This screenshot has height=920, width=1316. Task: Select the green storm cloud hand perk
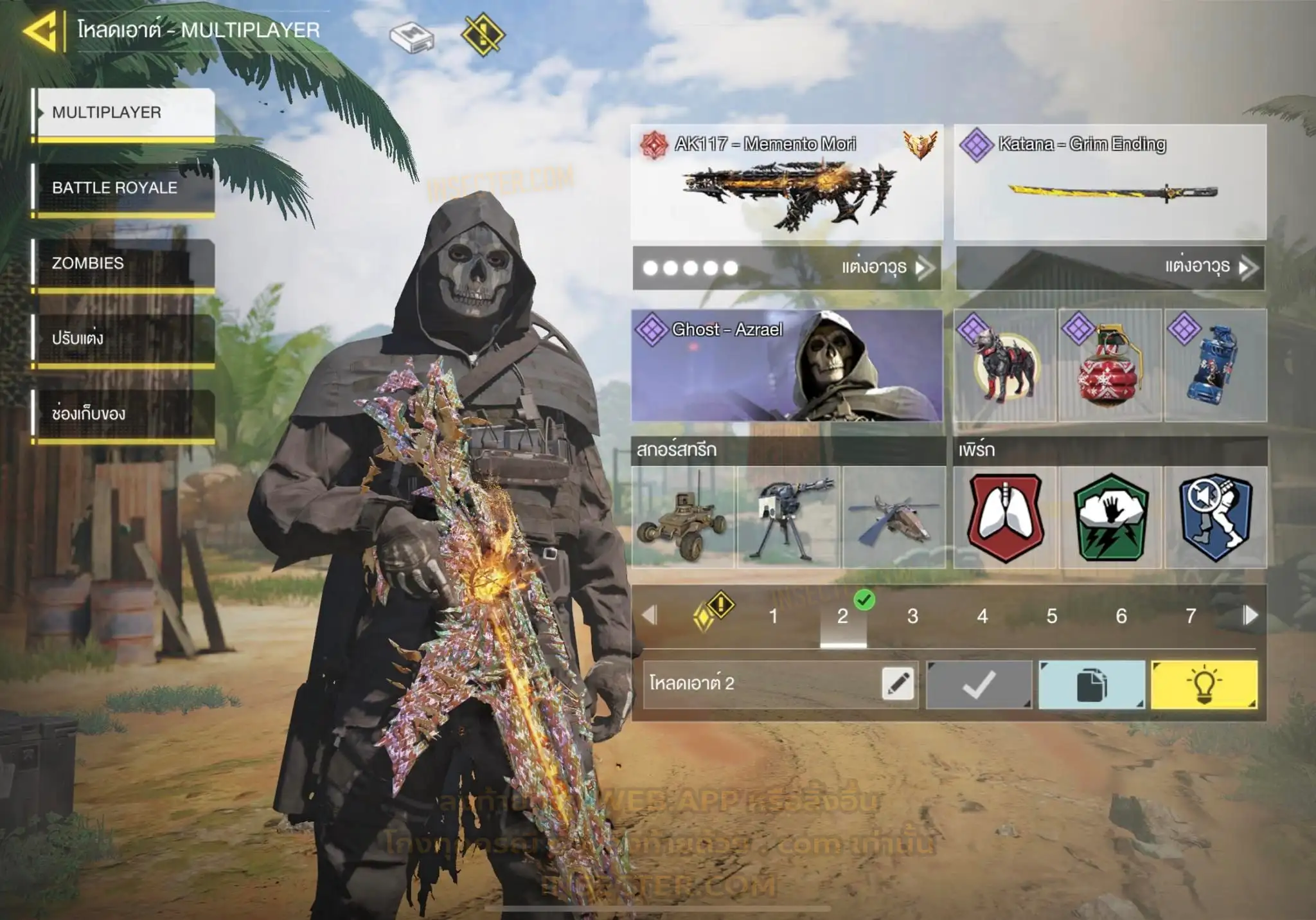[1110, 518]
